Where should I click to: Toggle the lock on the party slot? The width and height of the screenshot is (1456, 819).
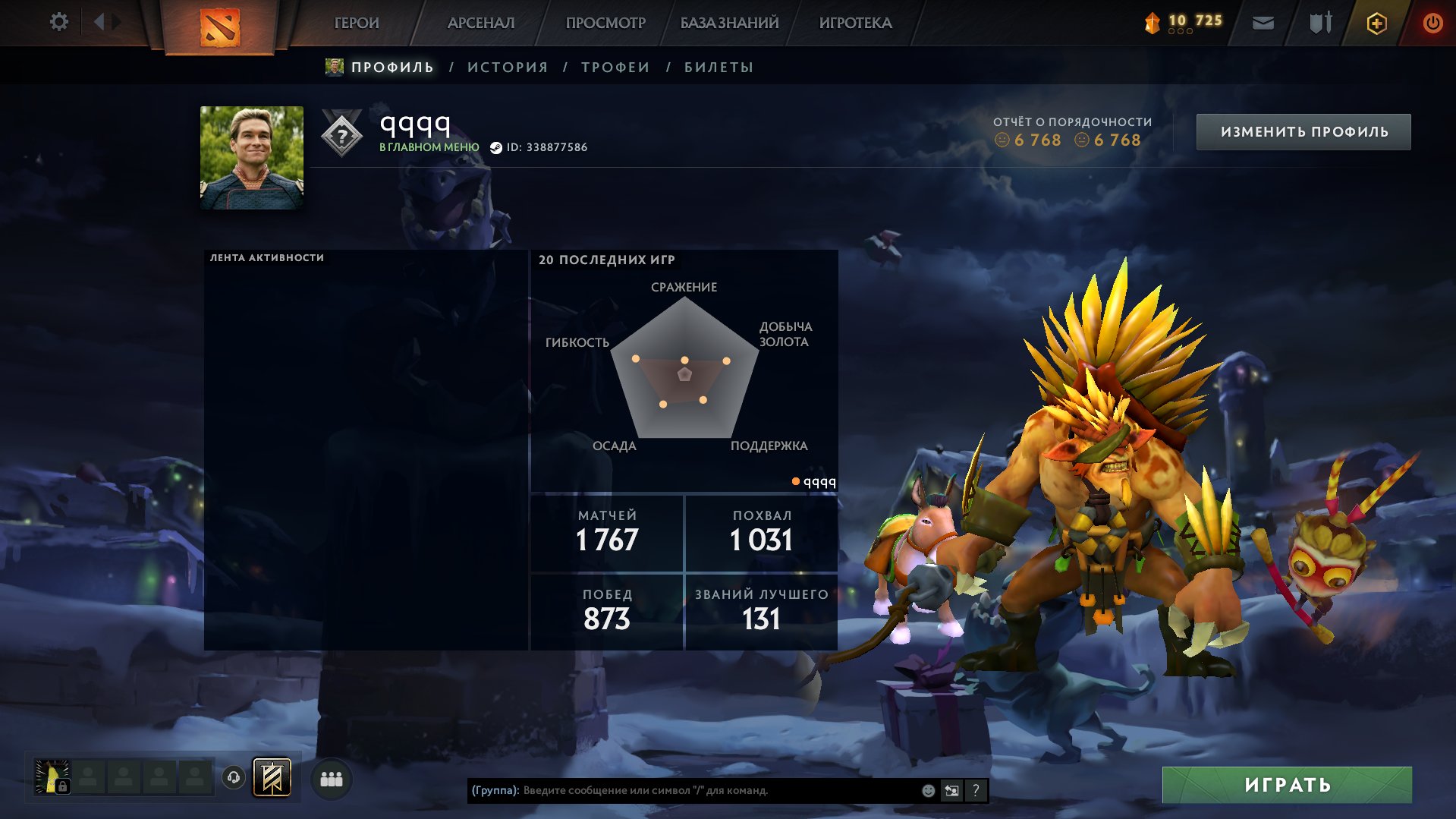point(62,786)
